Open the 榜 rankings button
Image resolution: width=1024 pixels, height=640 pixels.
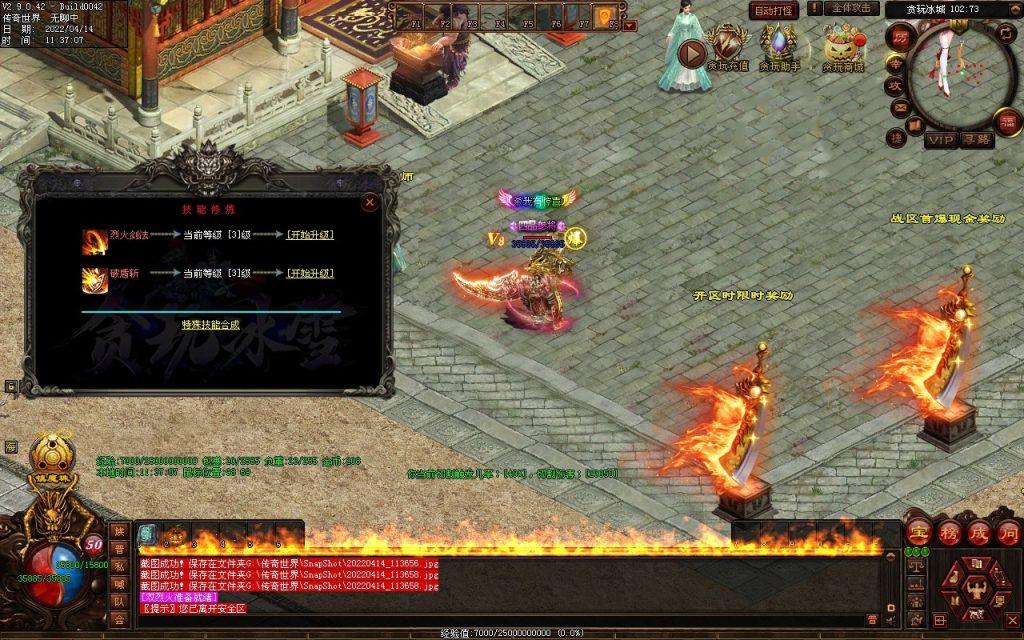[x=948, y=532]
